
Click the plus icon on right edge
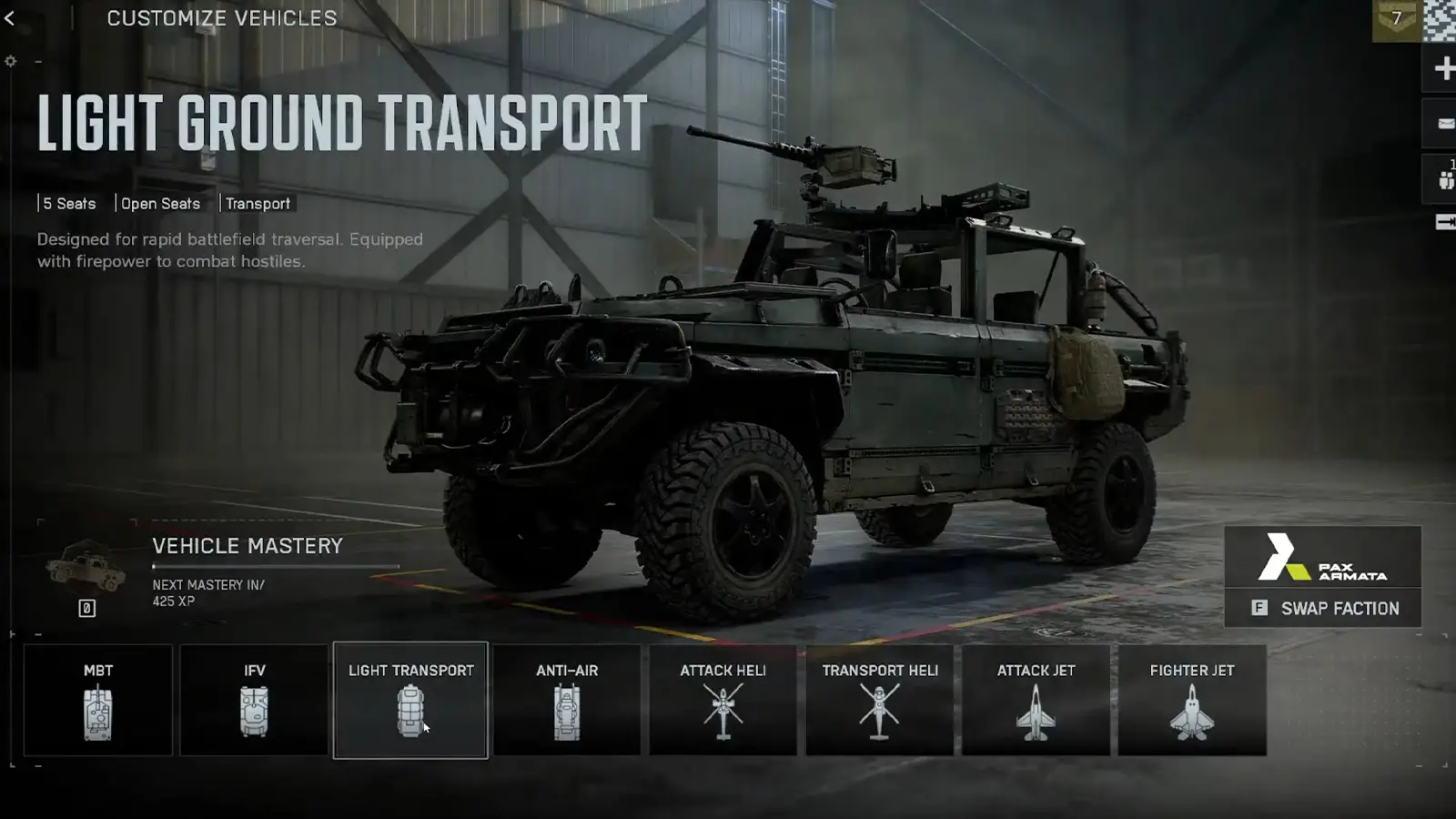coord(1443,68)
